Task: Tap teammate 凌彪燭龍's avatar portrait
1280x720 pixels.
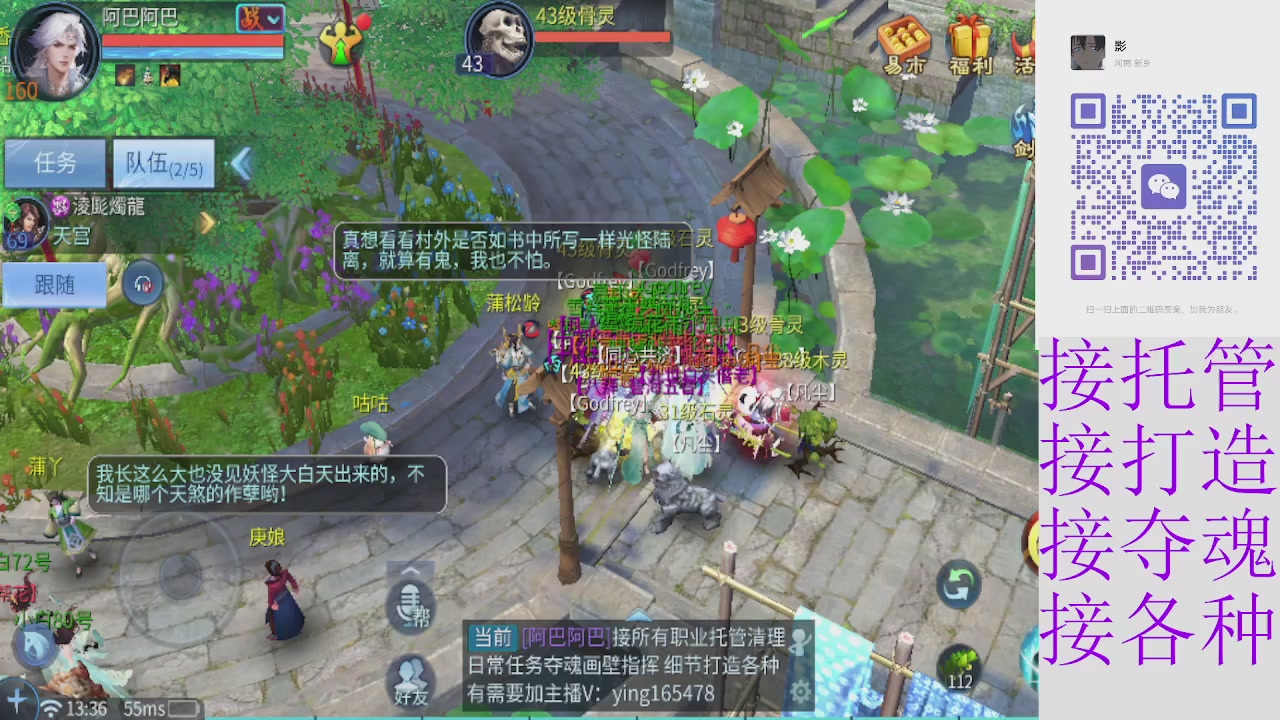Action: coord(25,222)
